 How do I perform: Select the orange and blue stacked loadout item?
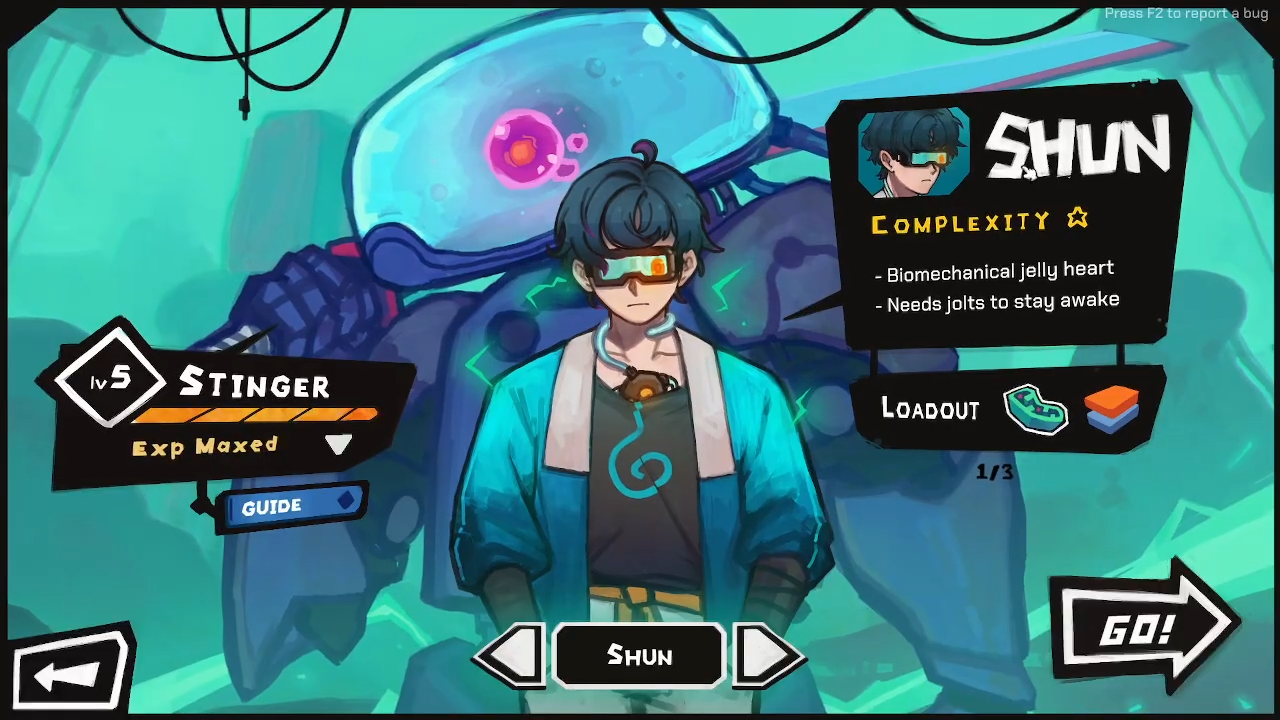tap(1111, 409)
